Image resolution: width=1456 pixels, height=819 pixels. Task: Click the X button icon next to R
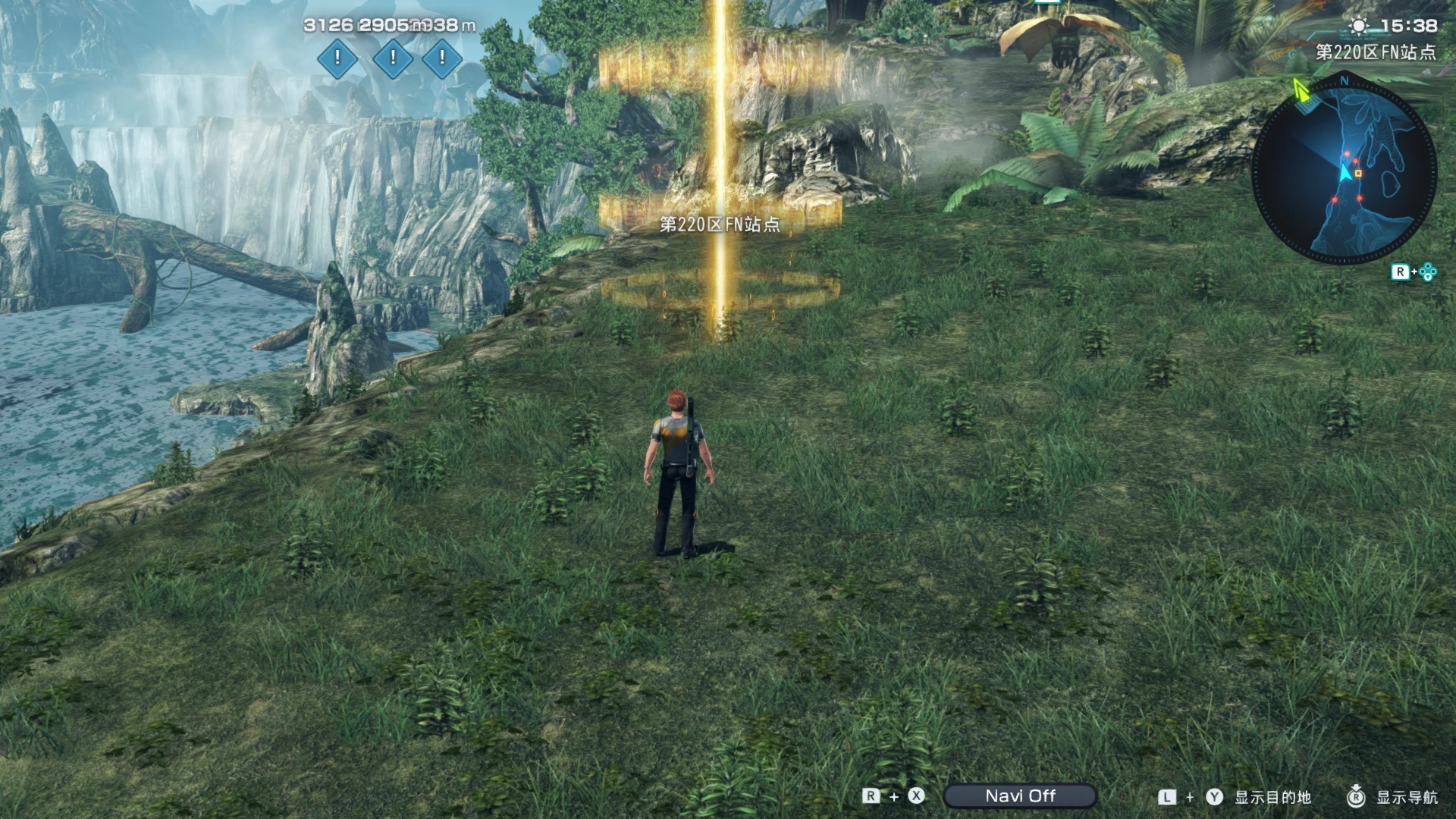(915, 796)
